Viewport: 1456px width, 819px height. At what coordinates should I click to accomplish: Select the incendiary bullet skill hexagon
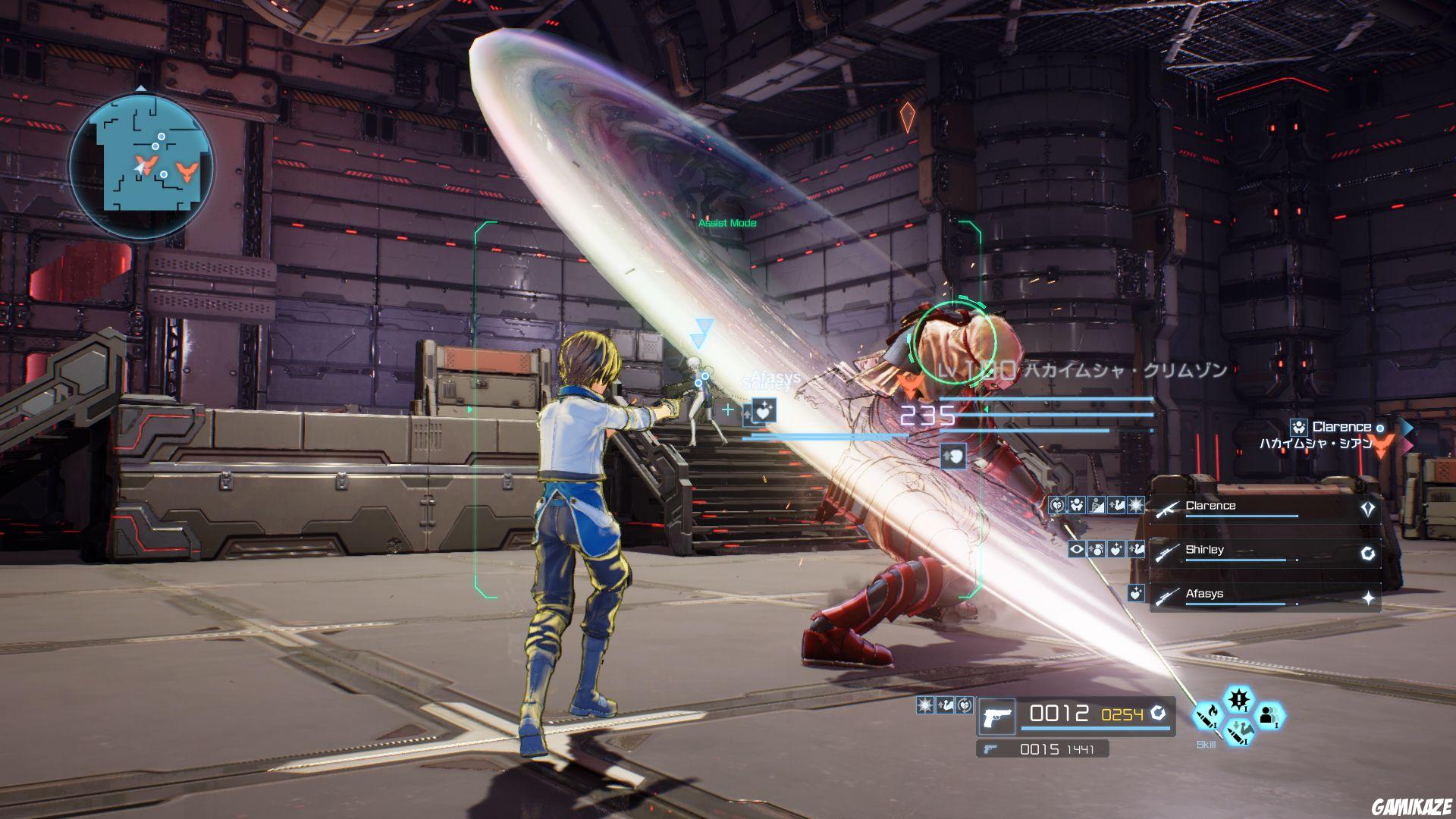click(1207, 718)
